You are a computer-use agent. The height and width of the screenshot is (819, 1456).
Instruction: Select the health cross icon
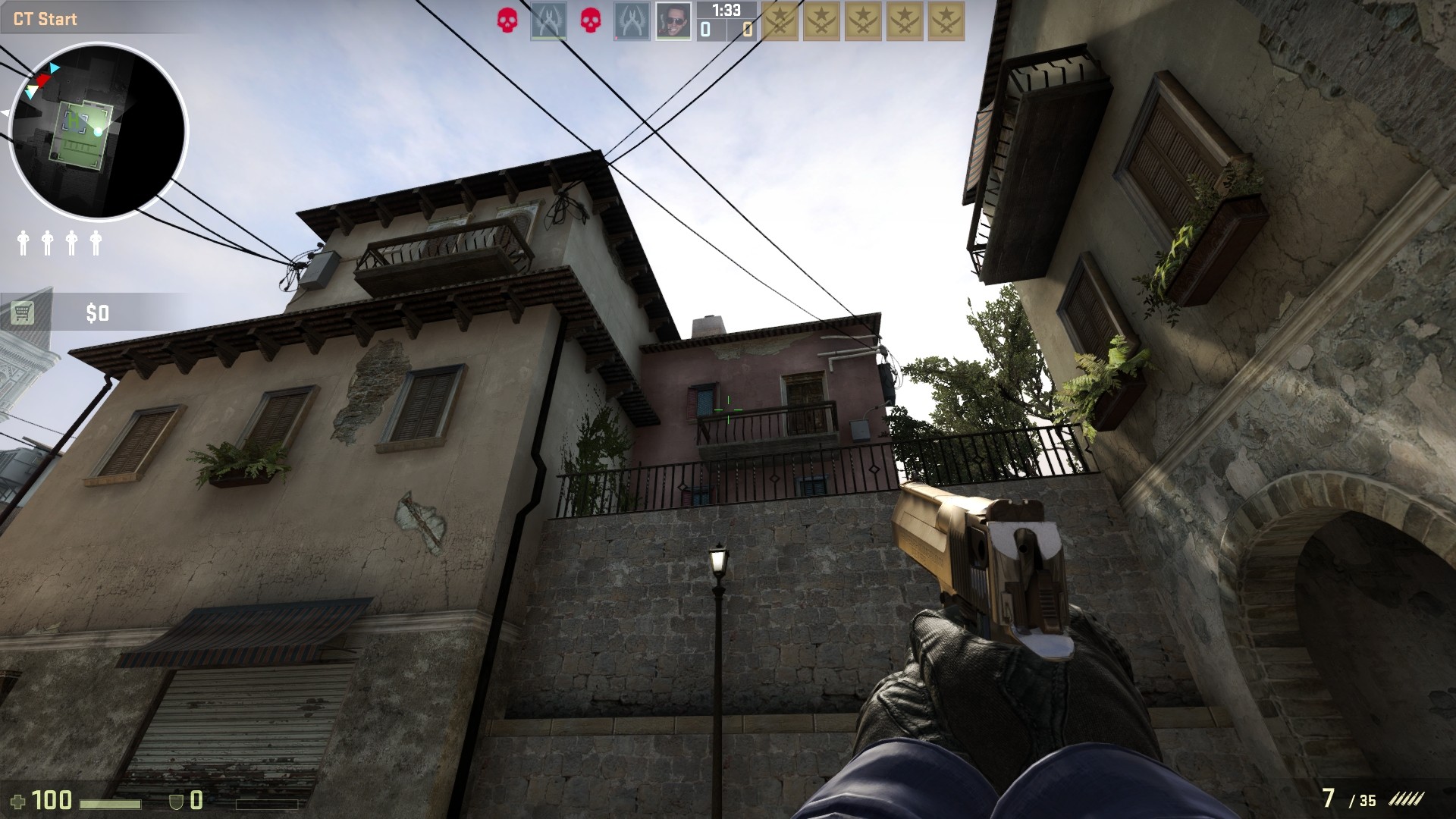point(19,800)
